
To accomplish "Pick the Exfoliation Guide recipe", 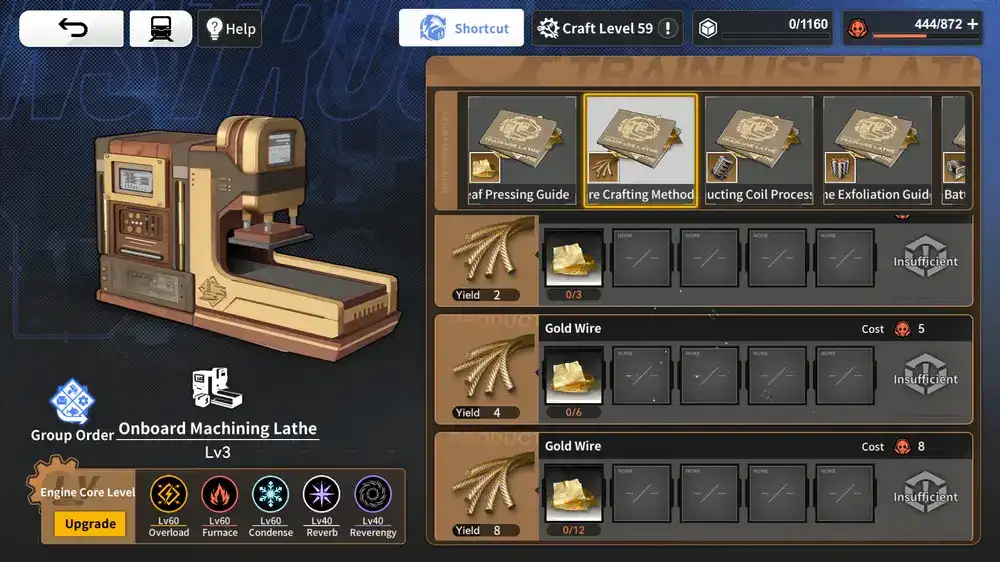I will coord(878,150).
